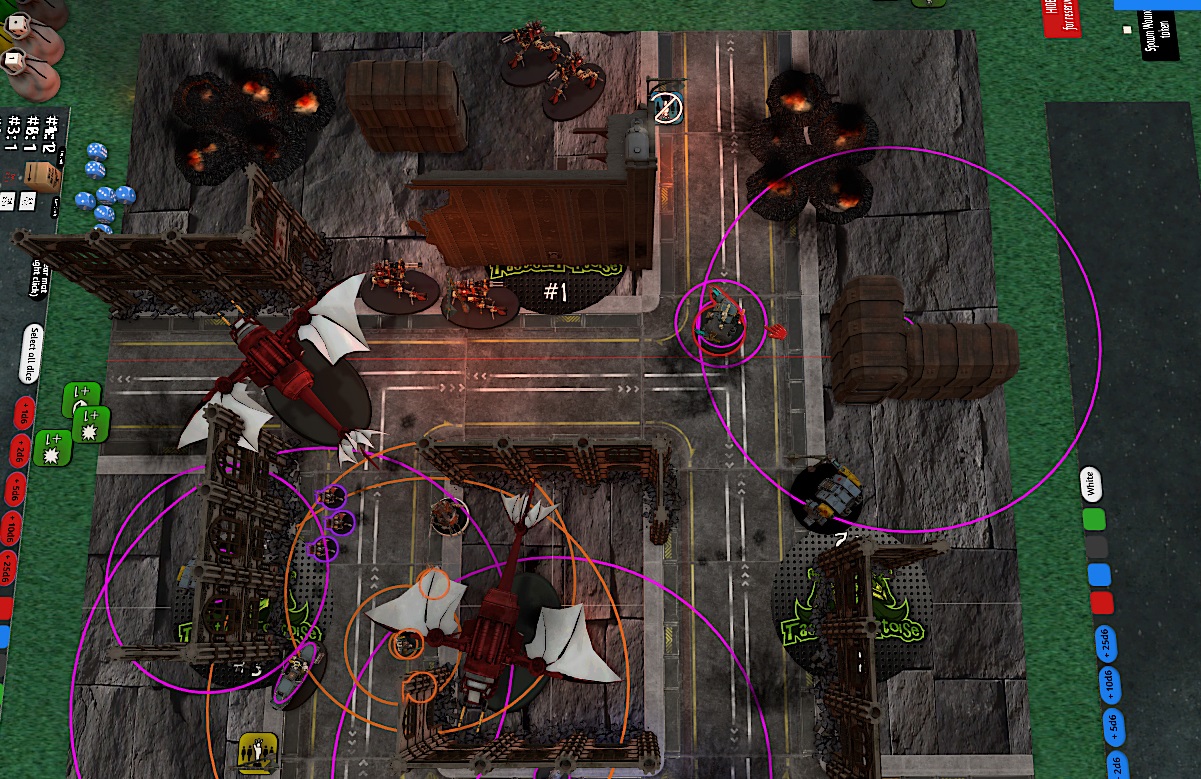Choose the White dice color button
This screenshot has height=779, width=1201.
click(x=1092, y=484)
